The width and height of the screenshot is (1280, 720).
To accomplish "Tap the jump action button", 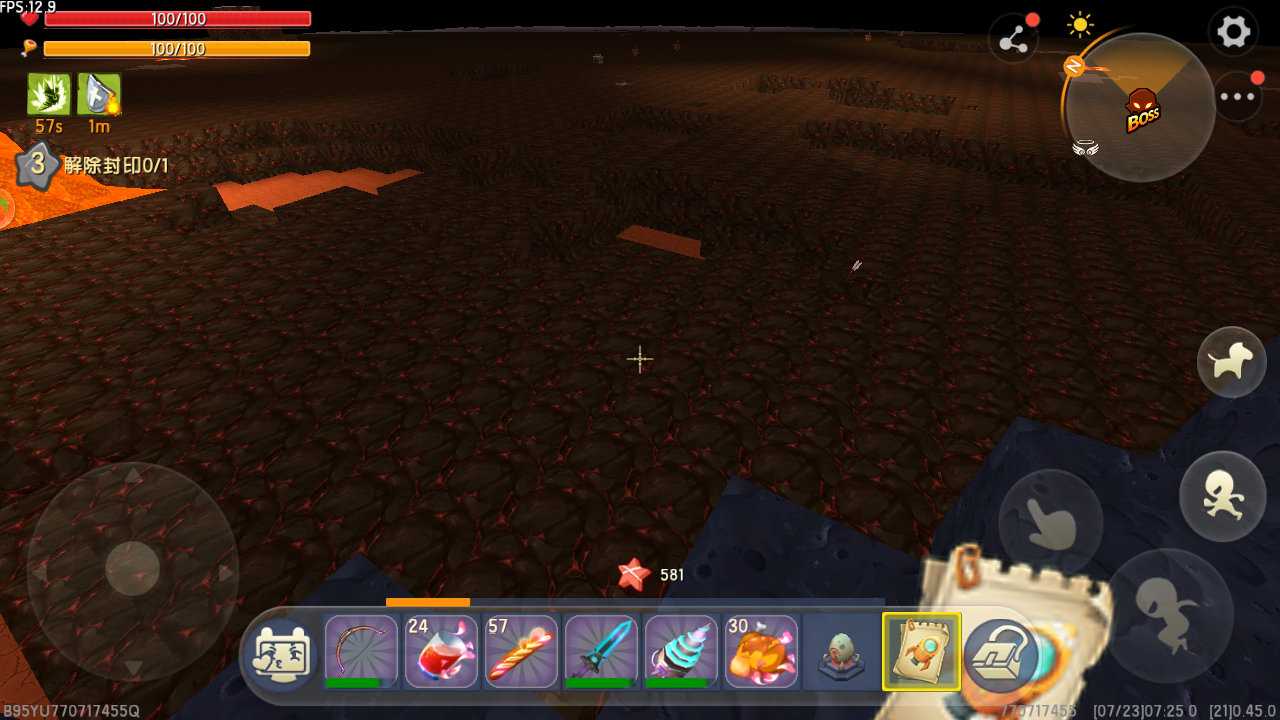I will pos(1166,612).
